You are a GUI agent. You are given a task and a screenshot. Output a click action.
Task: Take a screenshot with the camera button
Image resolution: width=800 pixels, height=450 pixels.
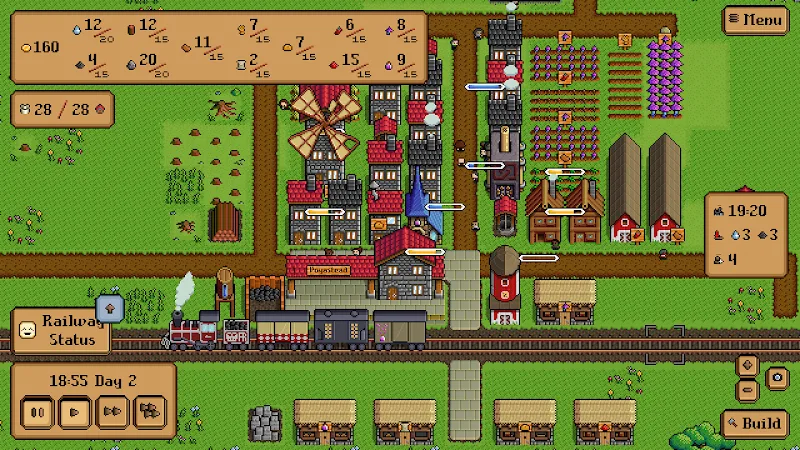pyautogui.click(x=776, y=378)
